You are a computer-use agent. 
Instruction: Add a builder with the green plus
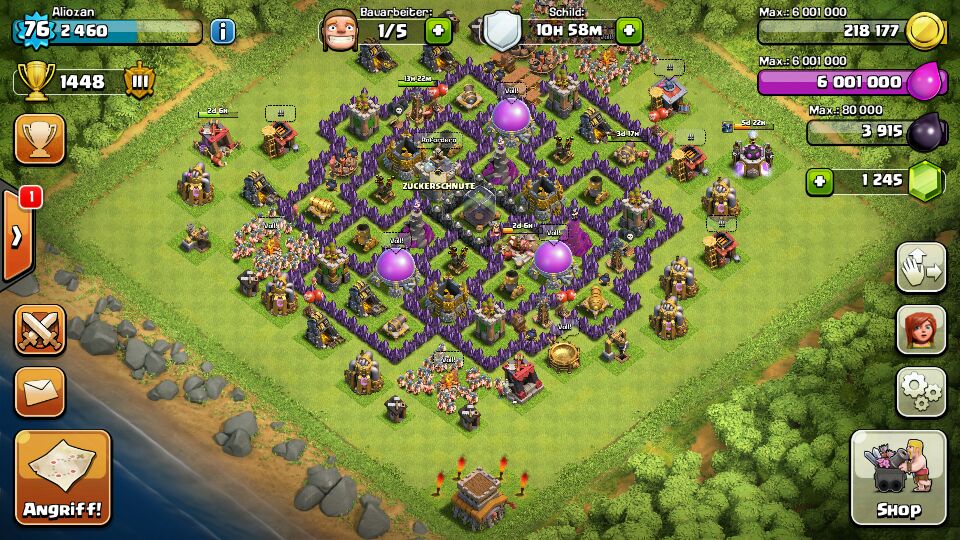[438, 30]
